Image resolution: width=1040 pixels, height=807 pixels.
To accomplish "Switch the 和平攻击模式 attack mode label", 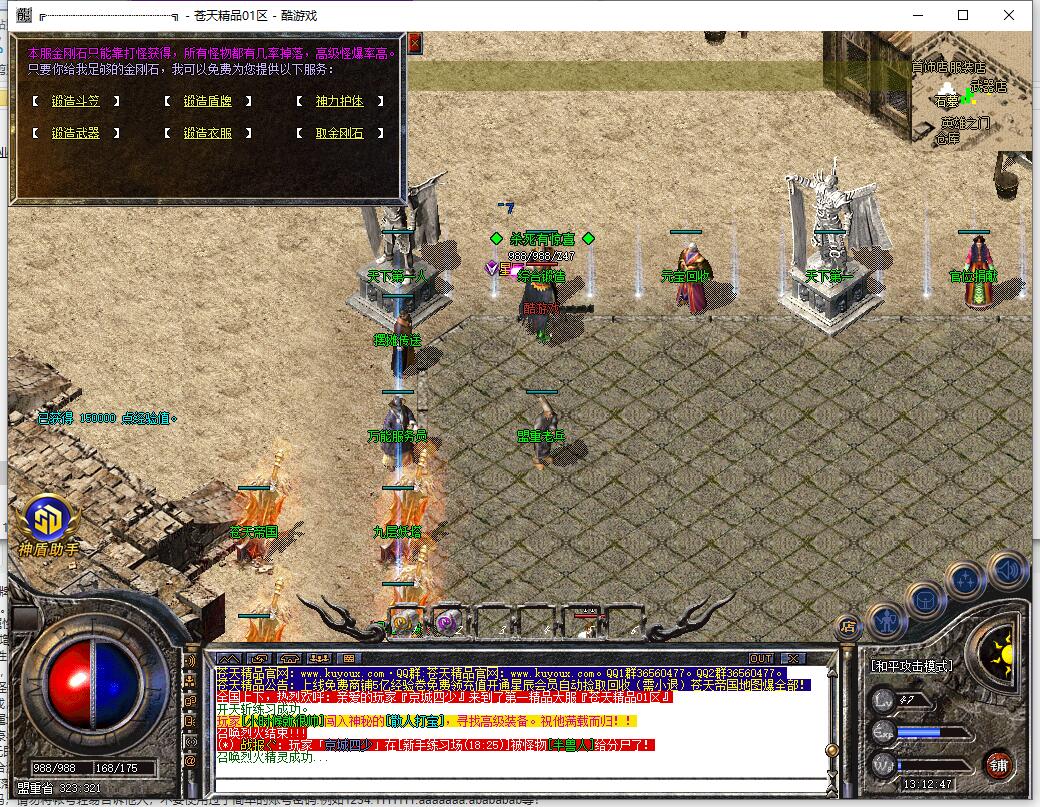I will [x=911, y=665].
